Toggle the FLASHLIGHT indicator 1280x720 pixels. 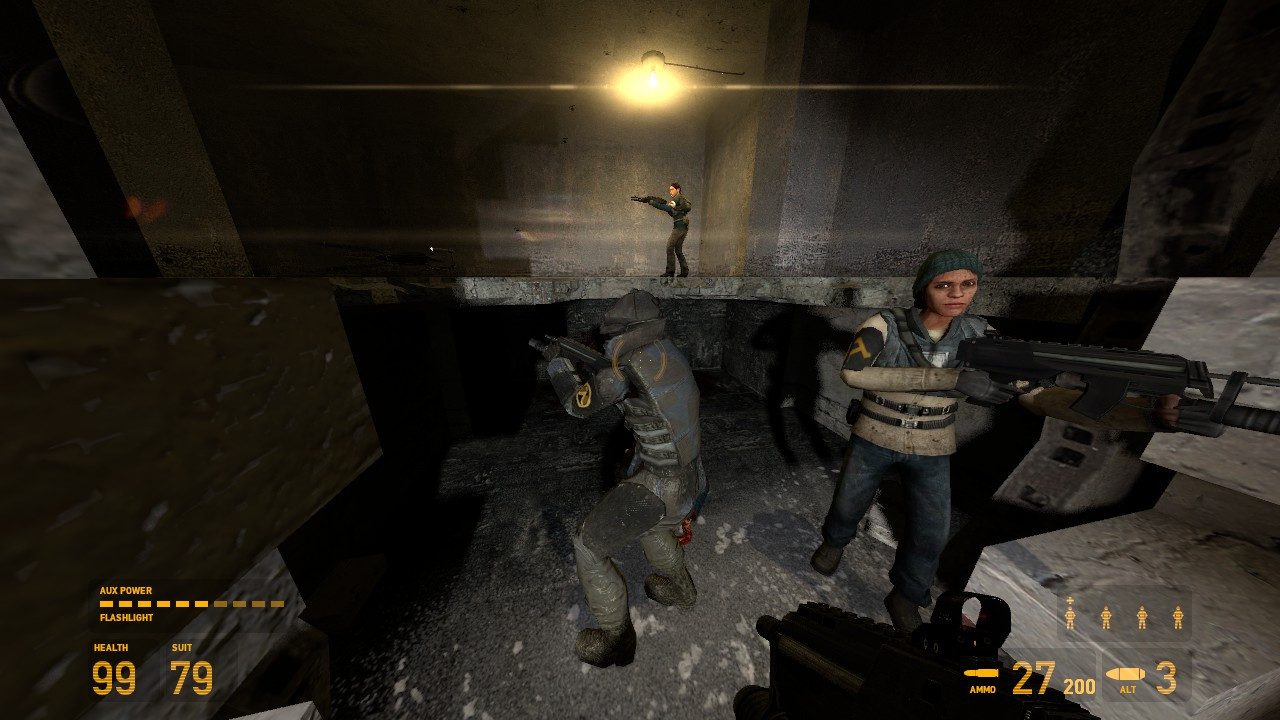pos(124,617)
